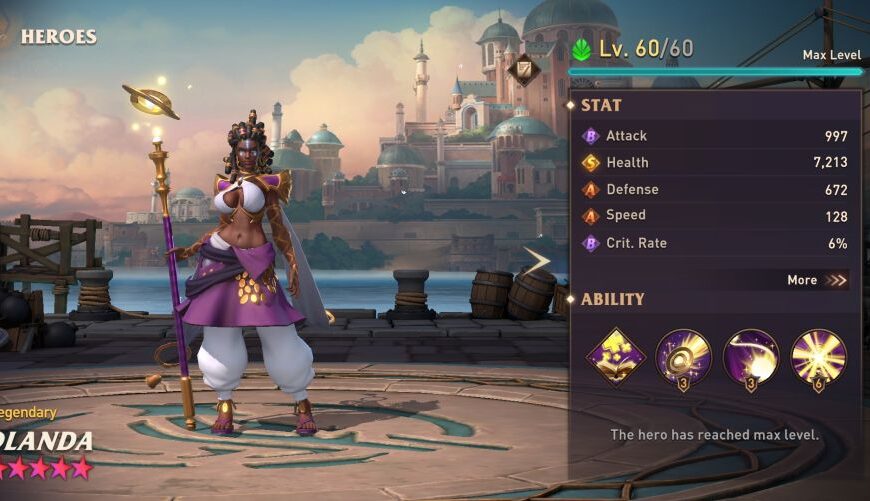Image resolution: width=870 pixels, height=501 pixels.
Task: Select the radiant starburst ability icon
Action: point(819,357)
